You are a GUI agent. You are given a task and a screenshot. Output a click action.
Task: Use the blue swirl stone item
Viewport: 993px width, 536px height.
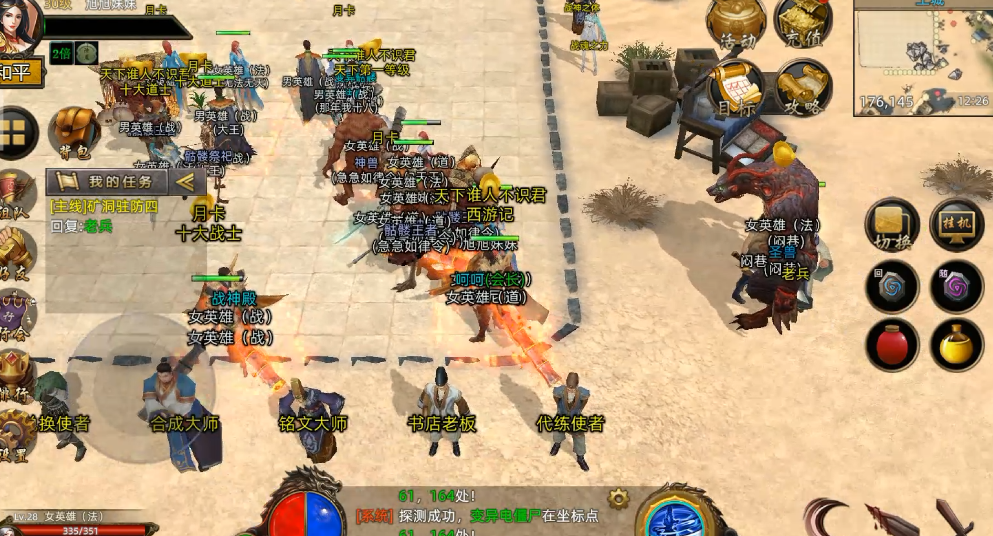click(x=892, y=287)
